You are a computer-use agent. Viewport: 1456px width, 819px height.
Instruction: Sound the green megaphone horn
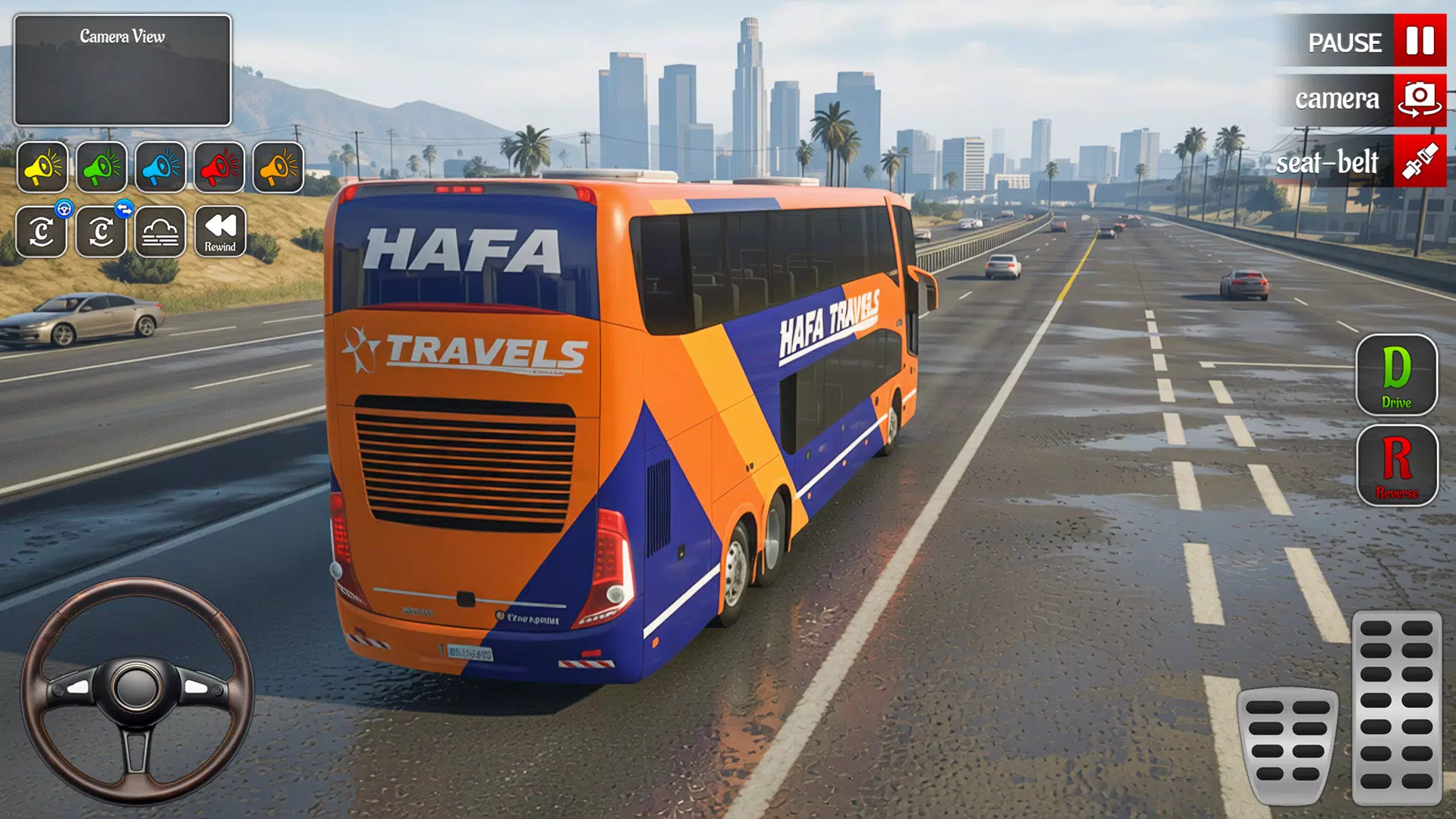102,167
